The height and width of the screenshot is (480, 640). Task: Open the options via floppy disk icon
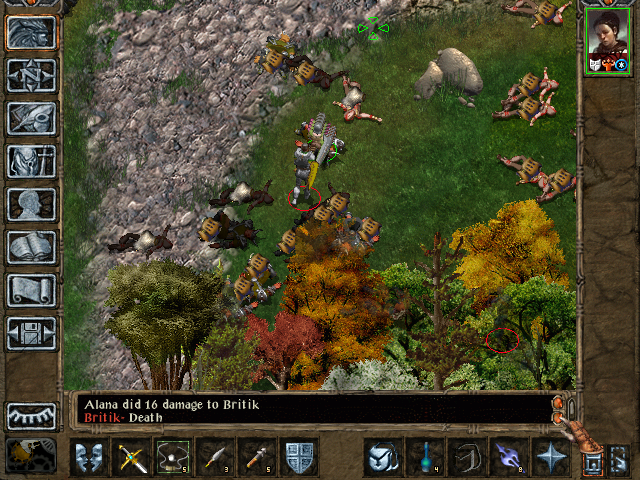tap(31, 333)
